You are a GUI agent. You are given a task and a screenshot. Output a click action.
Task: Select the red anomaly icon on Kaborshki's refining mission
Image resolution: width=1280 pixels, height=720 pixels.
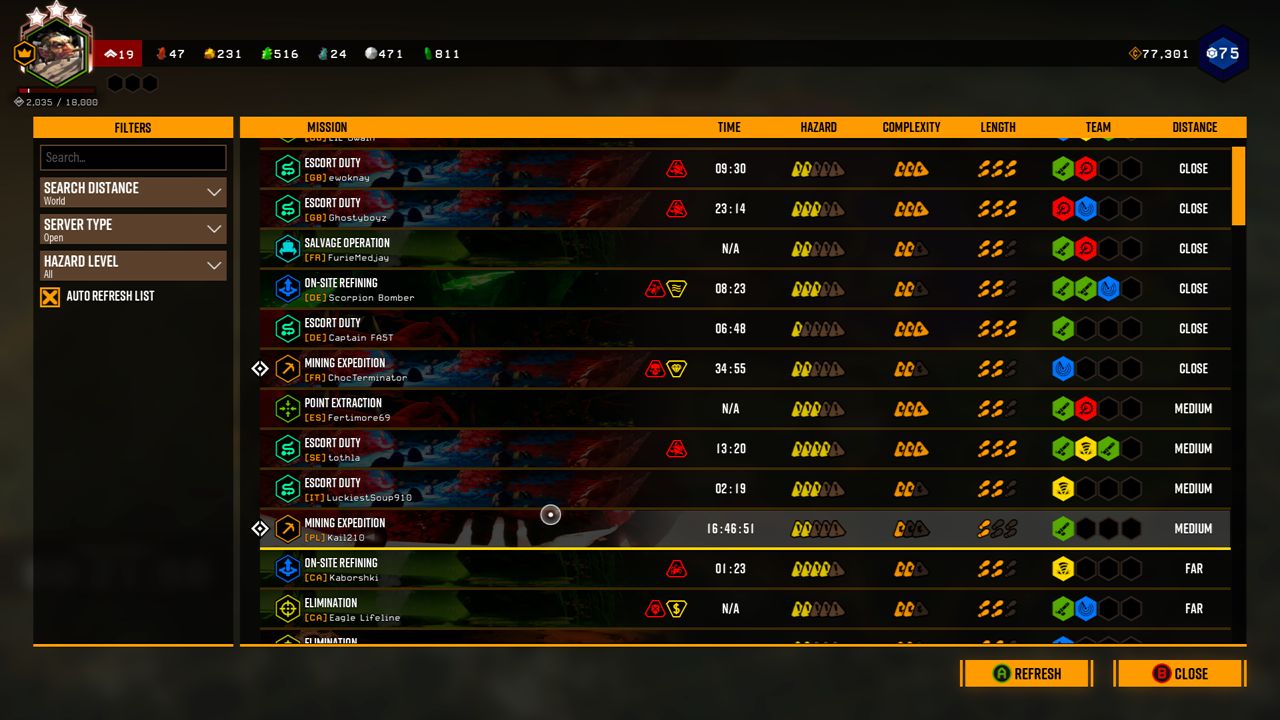[676, 568]
